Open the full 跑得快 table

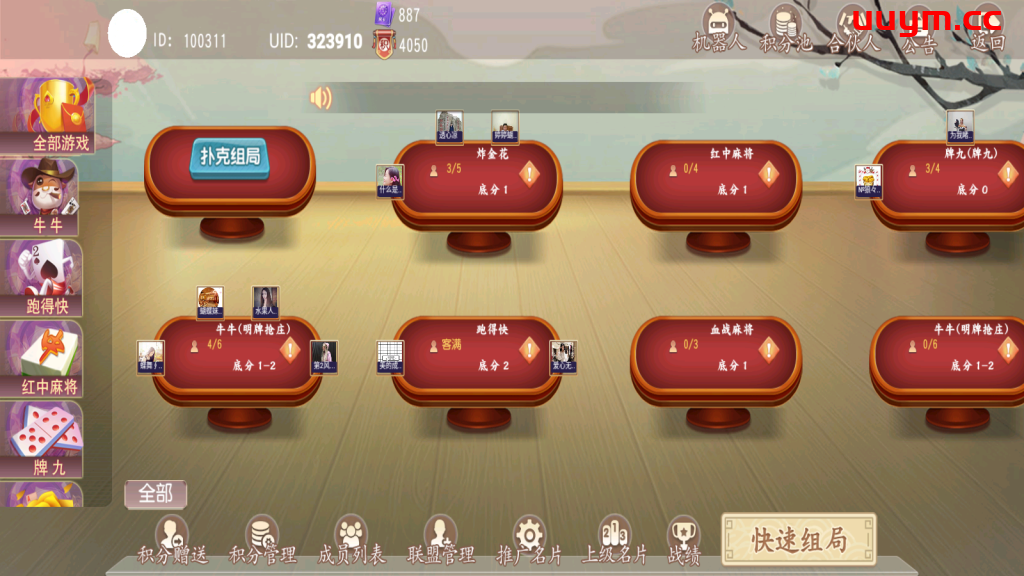click(x=477, y=357)
